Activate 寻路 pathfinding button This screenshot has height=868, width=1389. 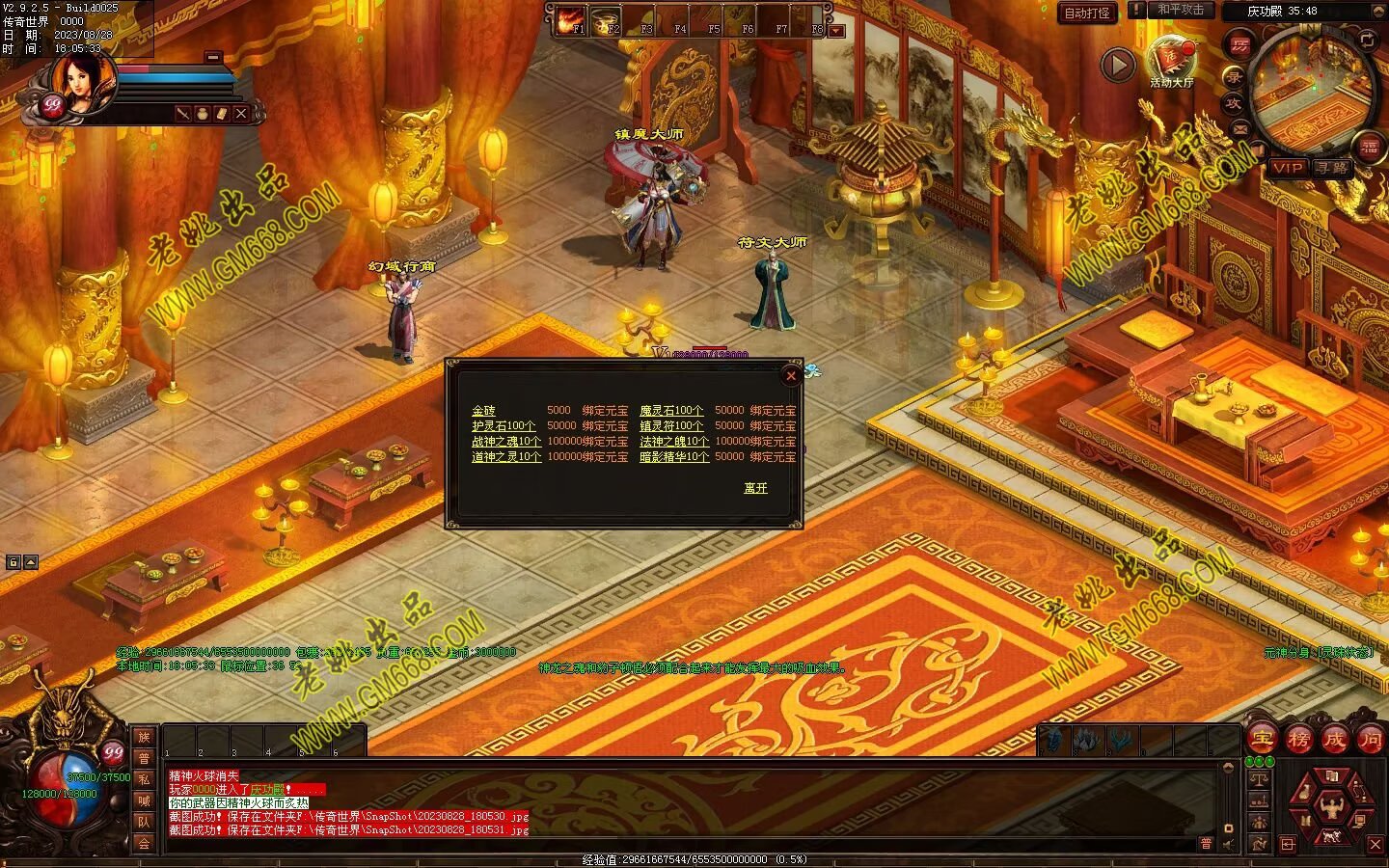1332,168
